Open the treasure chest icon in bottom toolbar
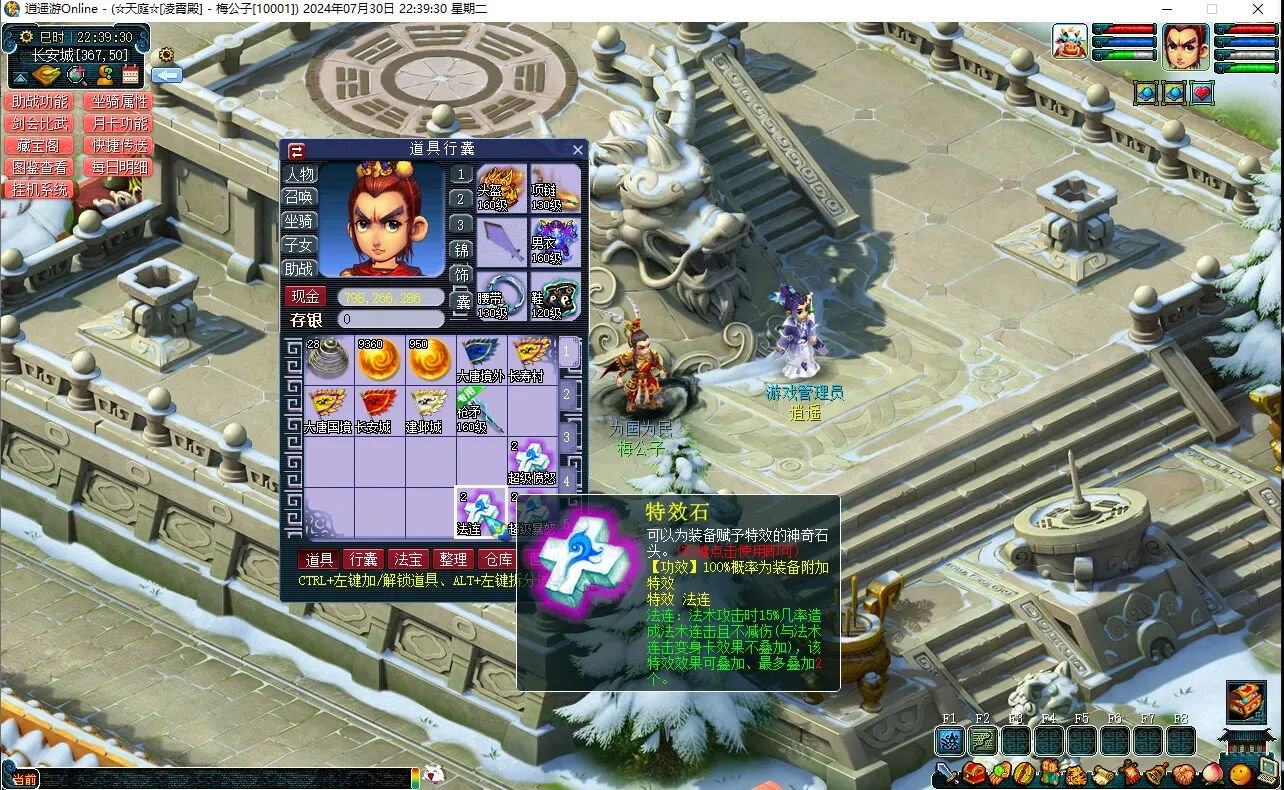 (974, 773)
